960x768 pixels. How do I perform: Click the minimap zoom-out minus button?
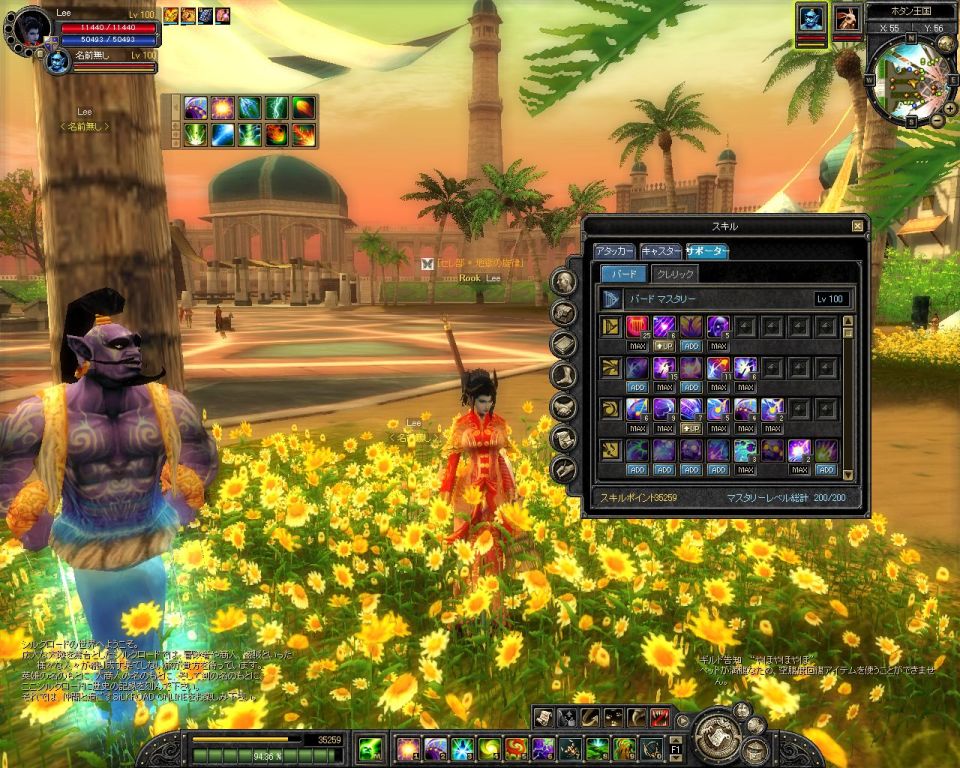coord(937,121)
